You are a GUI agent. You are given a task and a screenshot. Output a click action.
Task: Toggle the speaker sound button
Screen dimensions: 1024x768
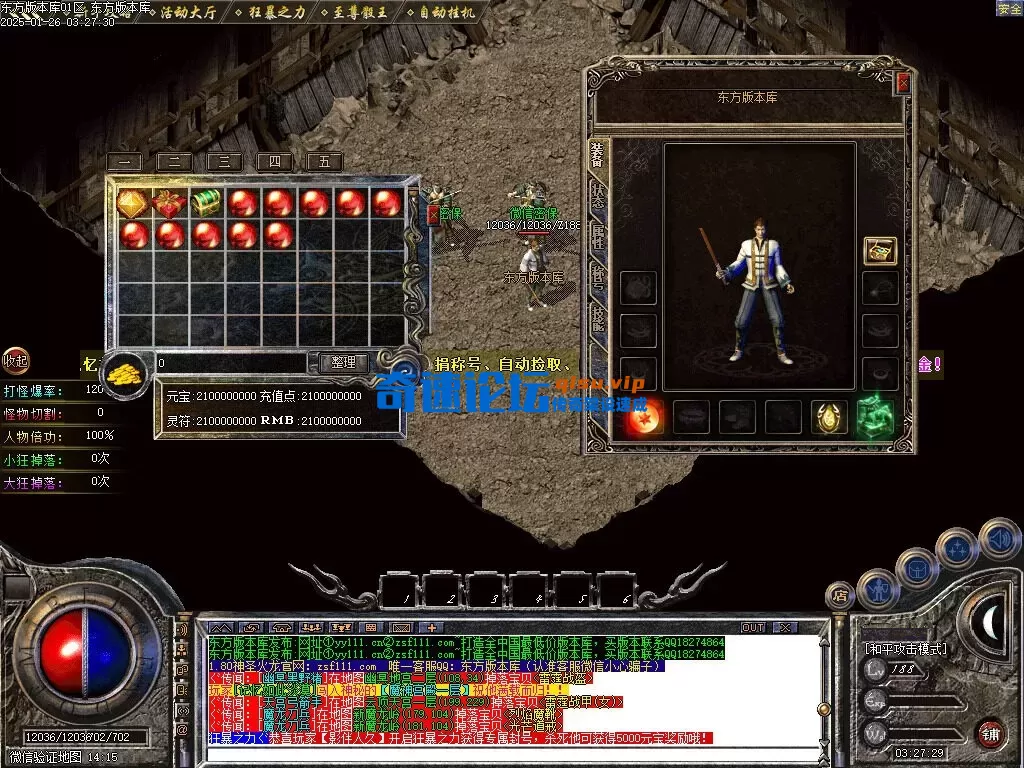(x=998, y=538)
